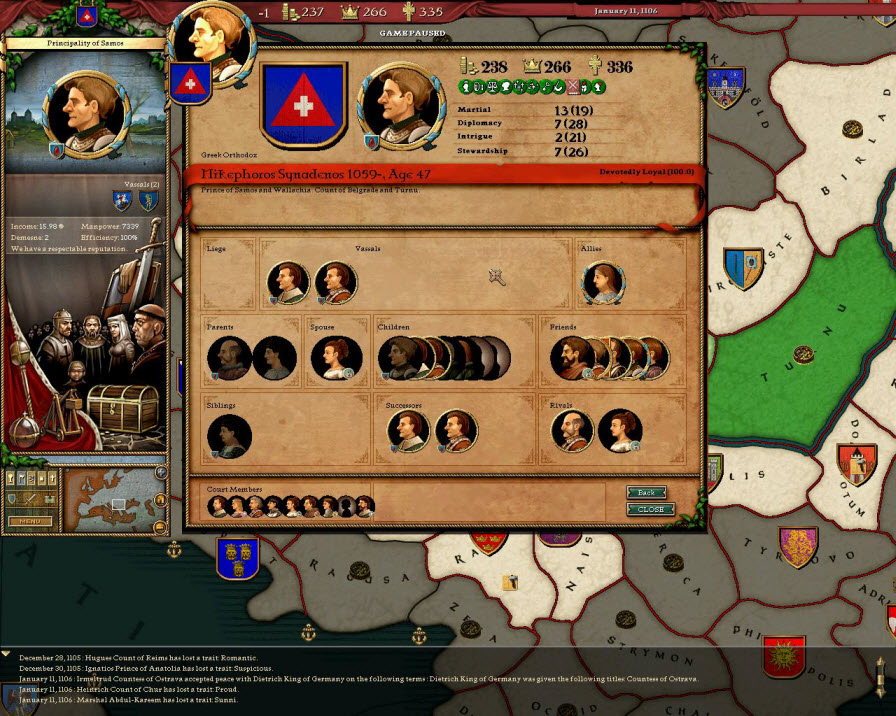Viewport: 896px width, 716px height.
Task: Close the character sheet with the CLOSE button
Action: click(650, 509)
